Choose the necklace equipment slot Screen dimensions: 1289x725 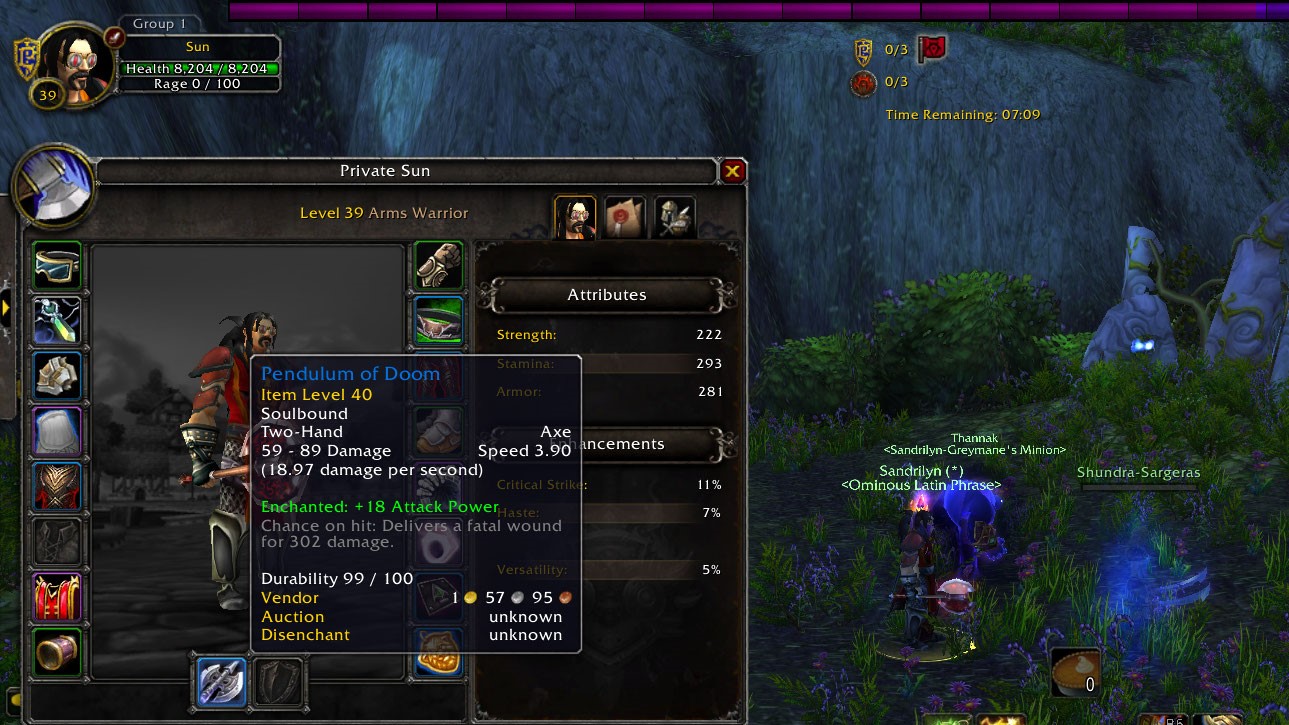(57, 320)
